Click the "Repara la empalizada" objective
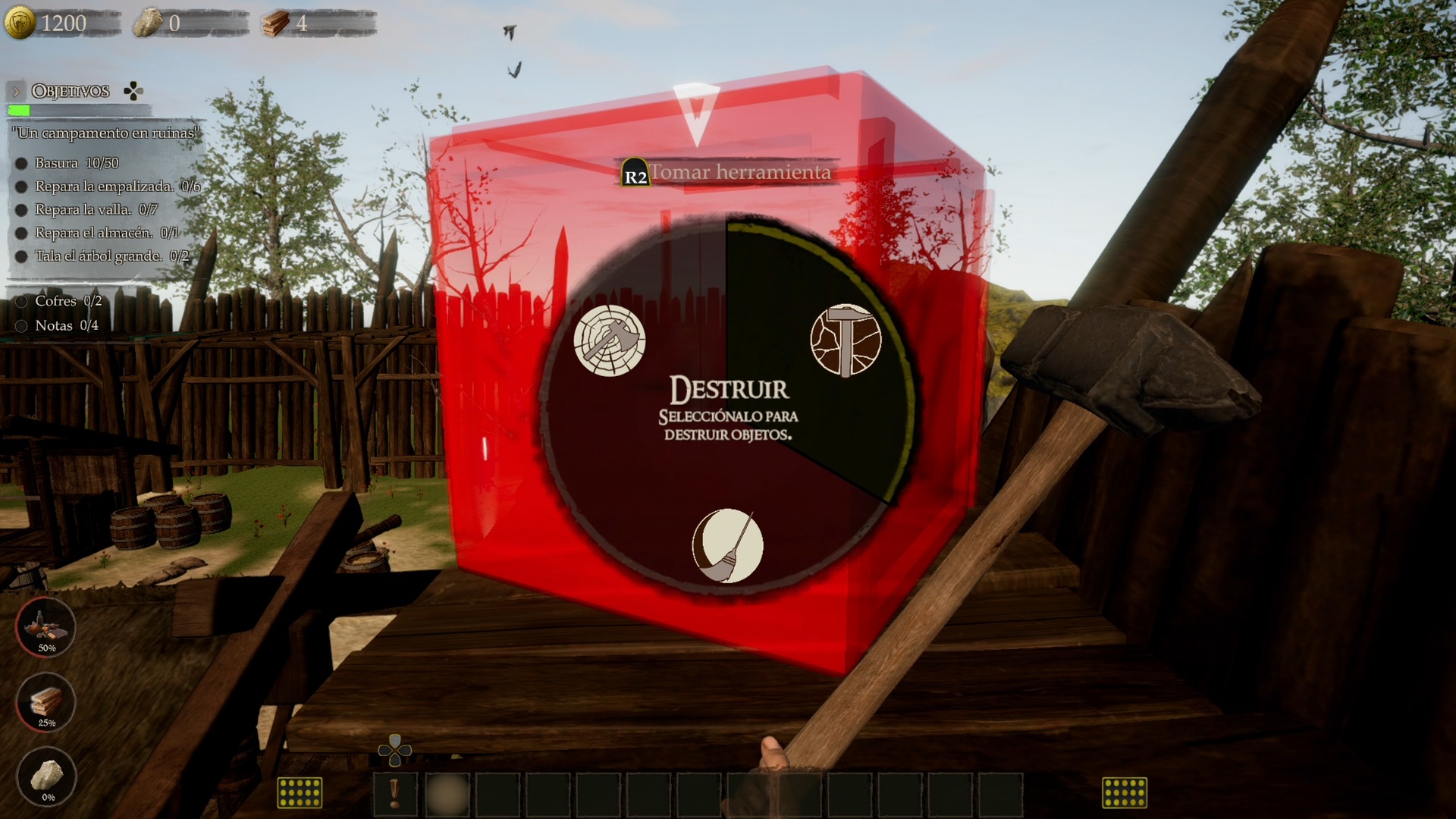 (x=105, y=187)
